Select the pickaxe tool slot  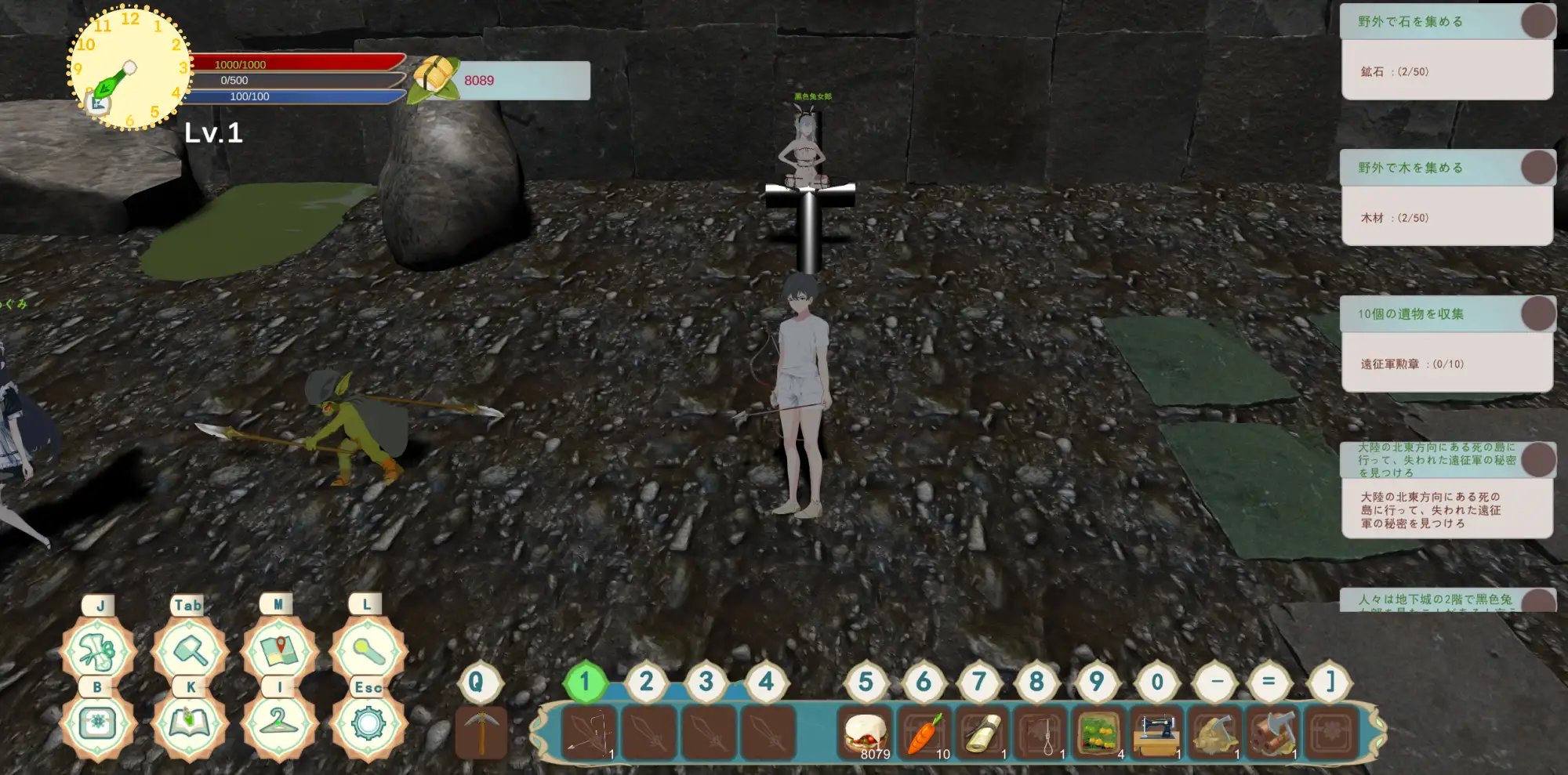click(x=481, y=732)
